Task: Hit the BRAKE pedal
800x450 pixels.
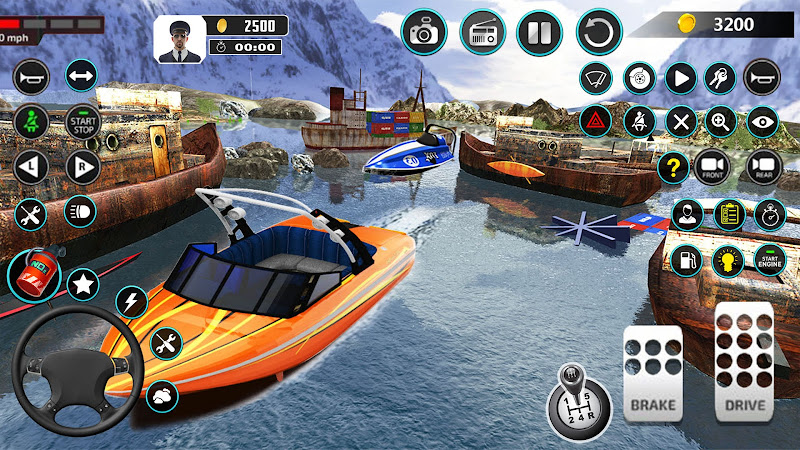Action: point(652,372)
